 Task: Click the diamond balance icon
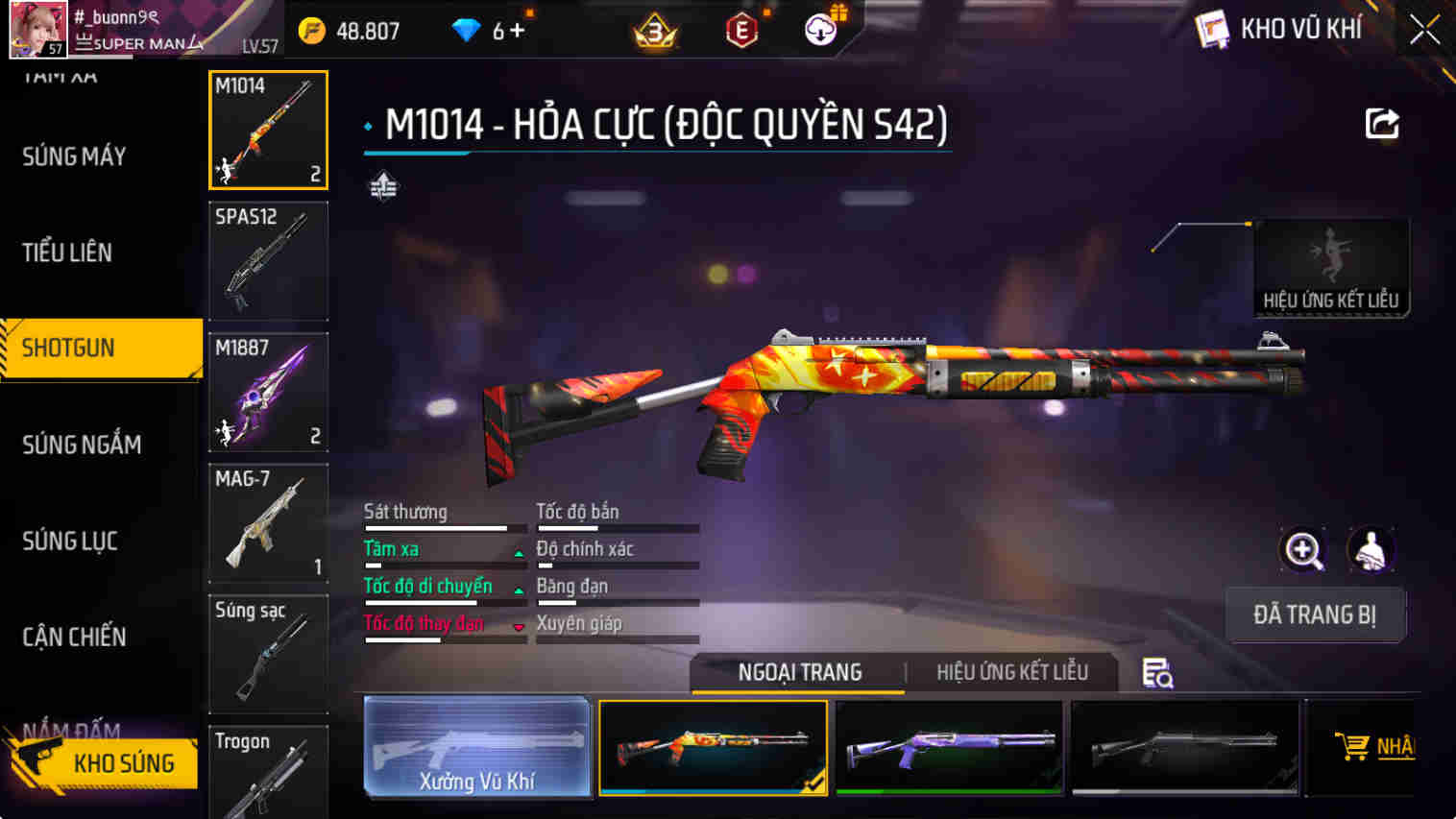pyautogui.click(x=468, y=30)
